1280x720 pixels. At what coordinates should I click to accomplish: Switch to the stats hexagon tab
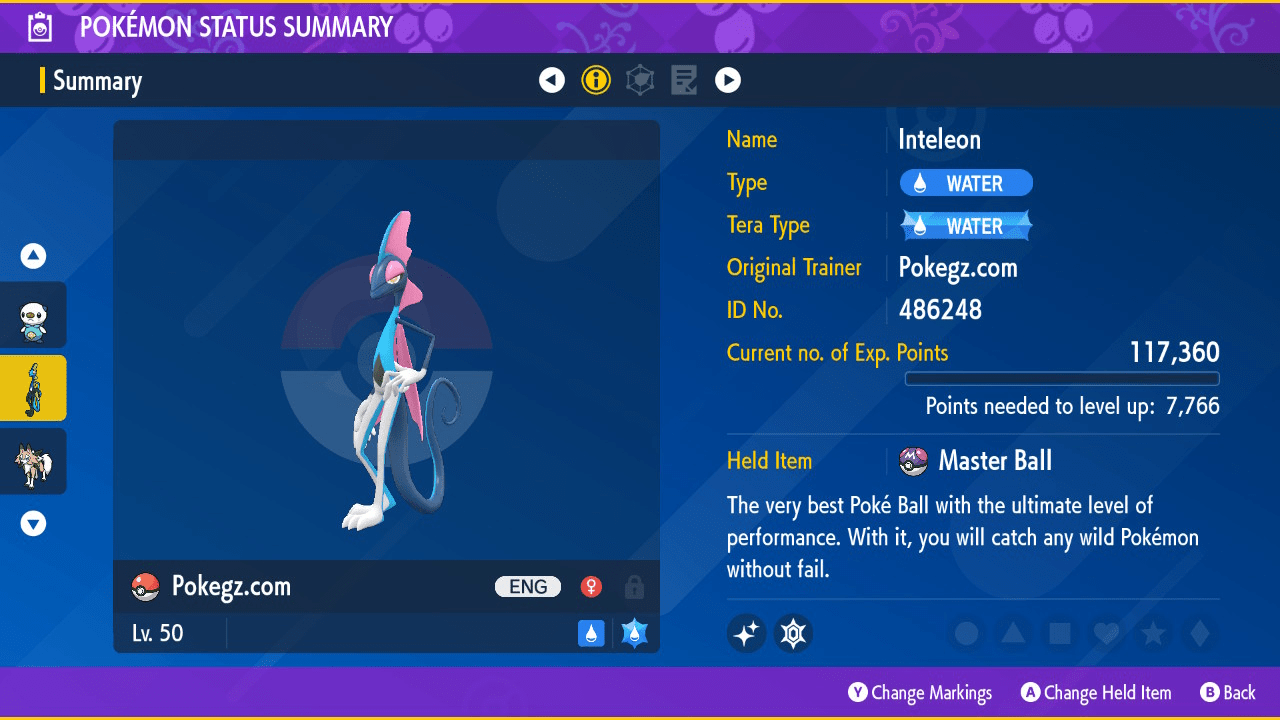coord(640,80)
